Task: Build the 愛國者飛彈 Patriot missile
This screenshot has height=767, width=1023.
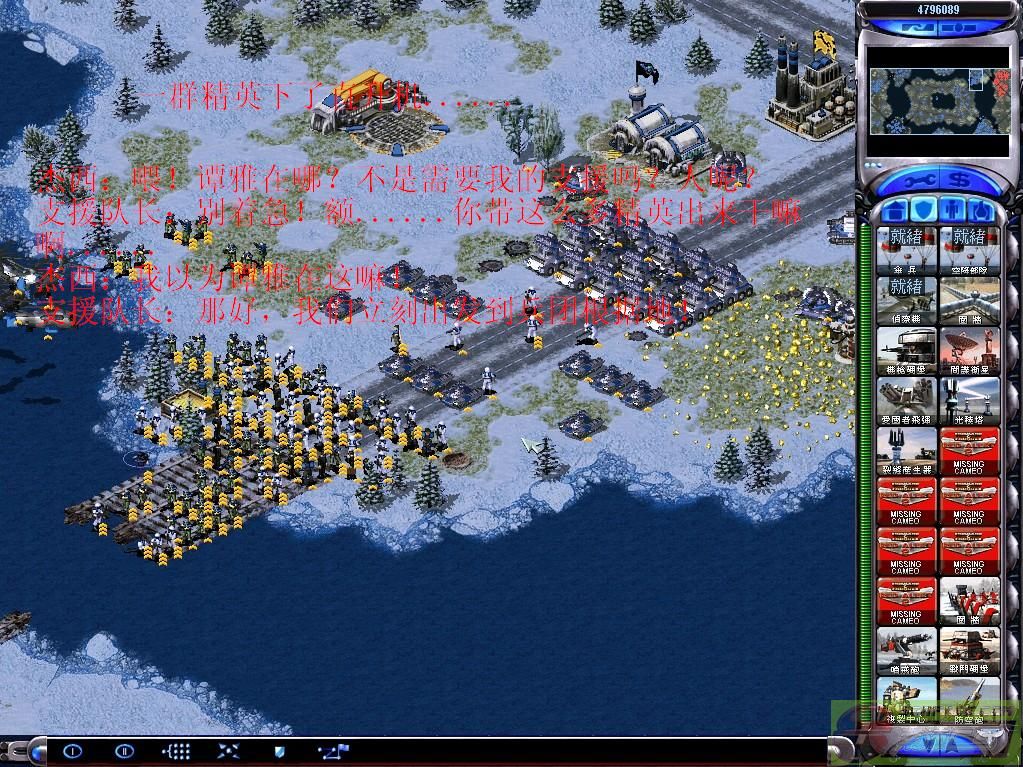Action: click(906, 400)
